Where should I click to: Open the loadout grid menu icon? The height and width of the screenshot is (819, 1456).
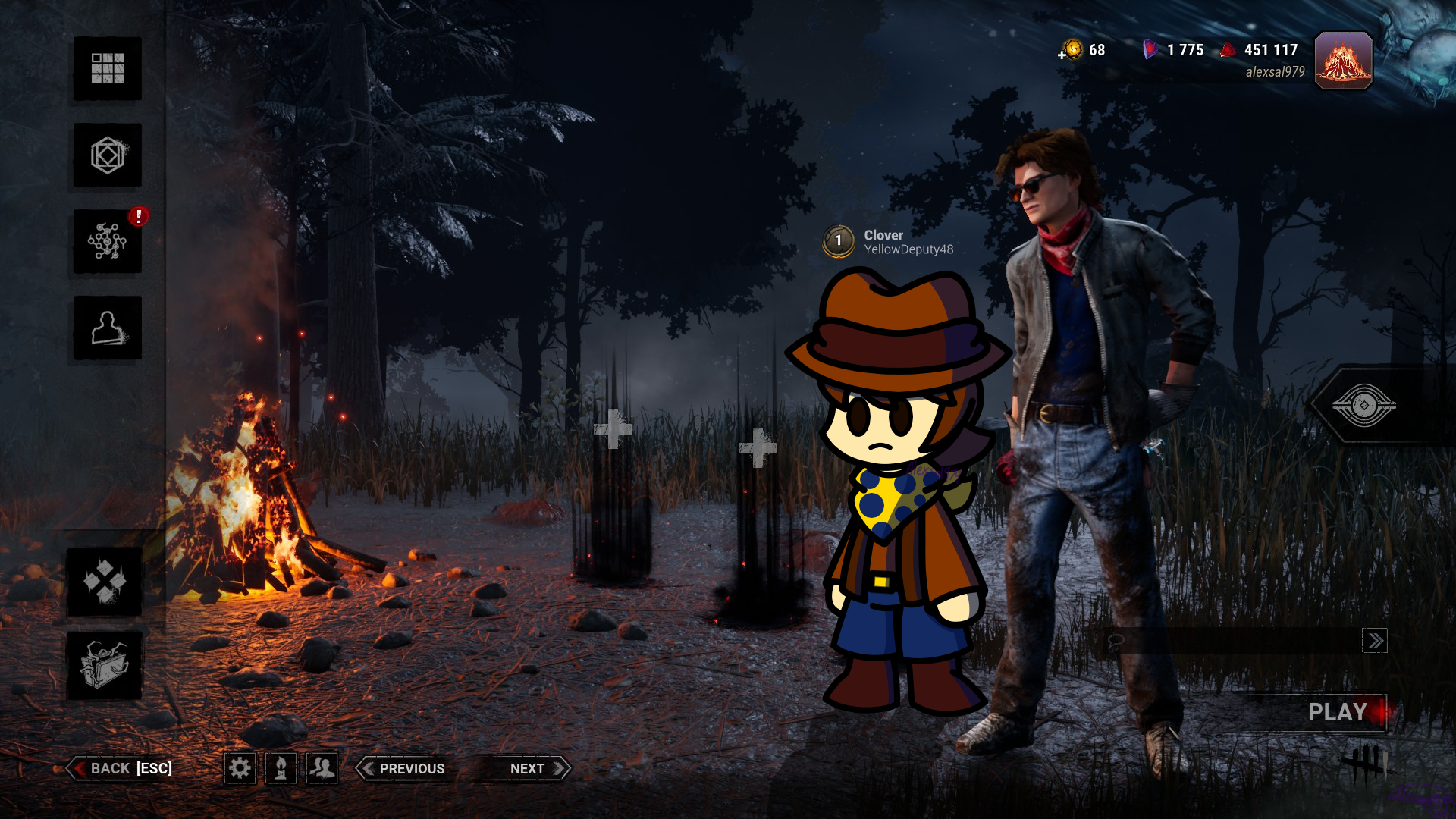(x=108, y=68)
